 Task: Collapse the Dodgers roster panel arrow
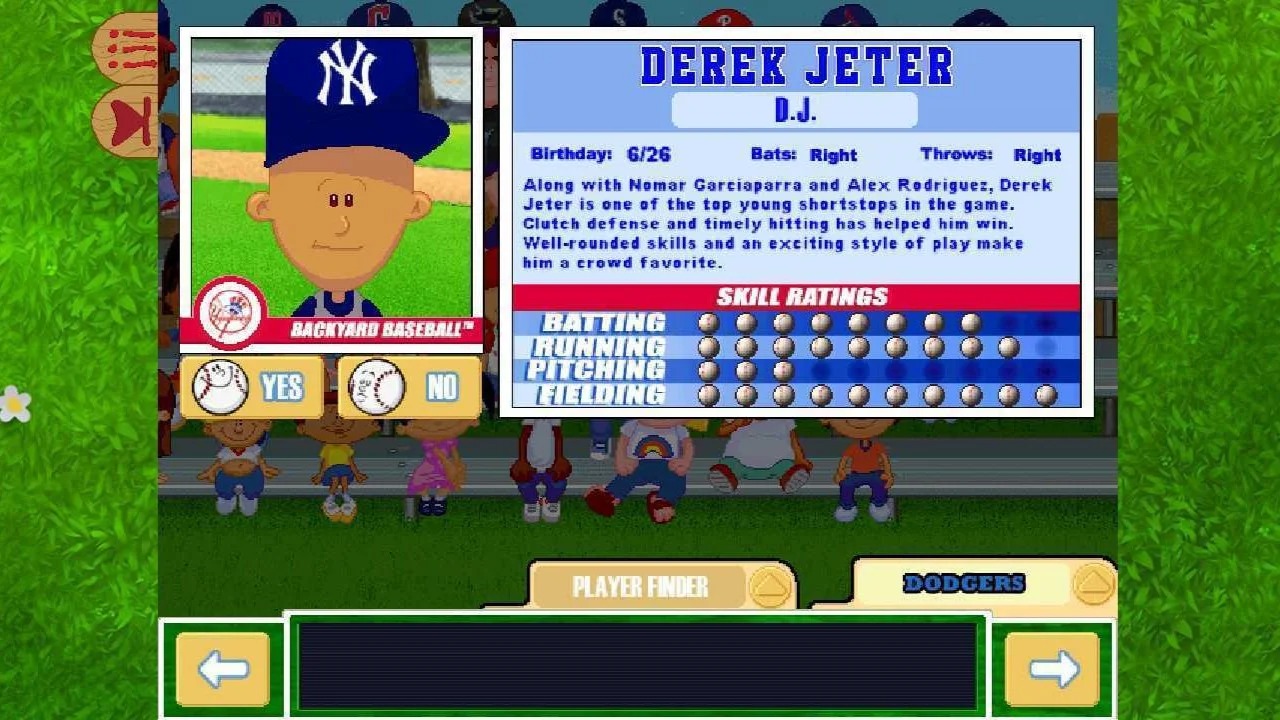coord(1095,583)
